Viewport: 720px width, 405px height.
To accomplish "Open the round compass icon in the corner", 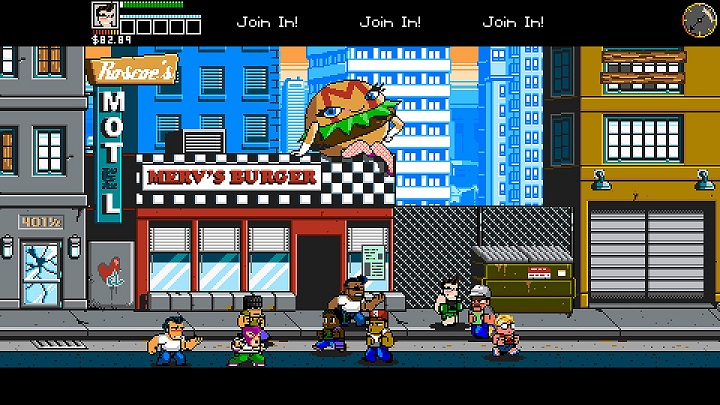I will 697,17.
